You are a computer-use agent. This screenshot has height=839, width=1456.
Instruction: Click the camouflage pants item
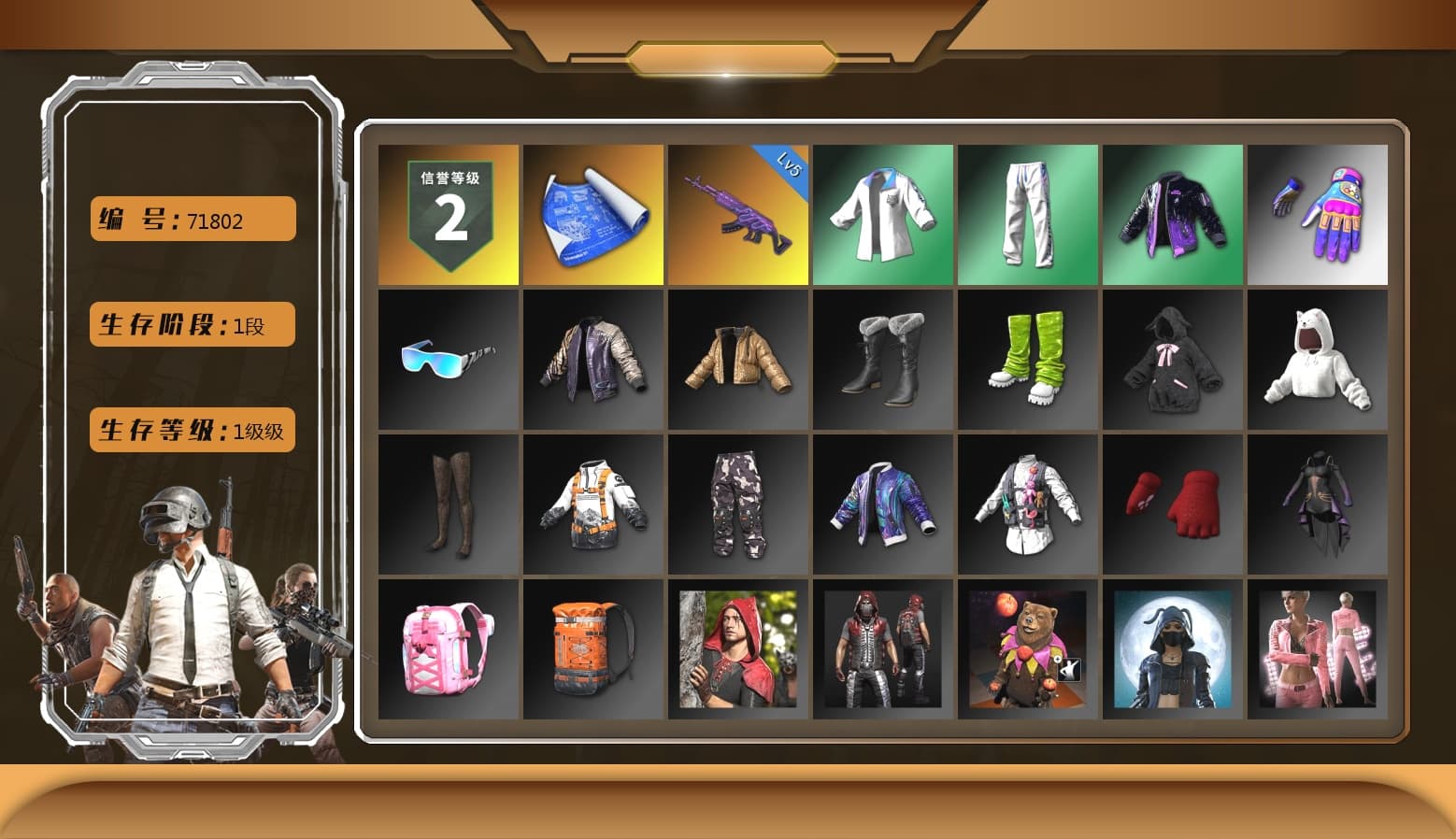[x=736, y=505]
